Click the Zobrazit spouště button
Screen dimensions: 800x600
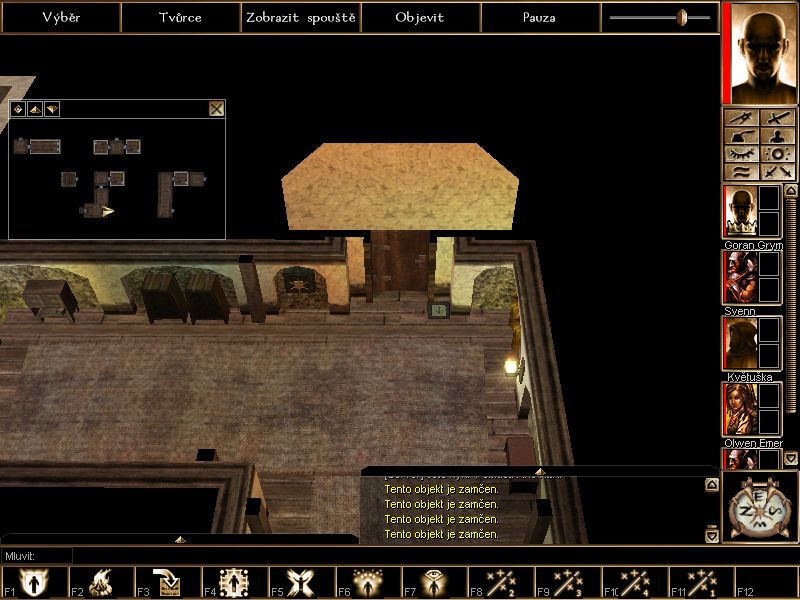[300, 17]
